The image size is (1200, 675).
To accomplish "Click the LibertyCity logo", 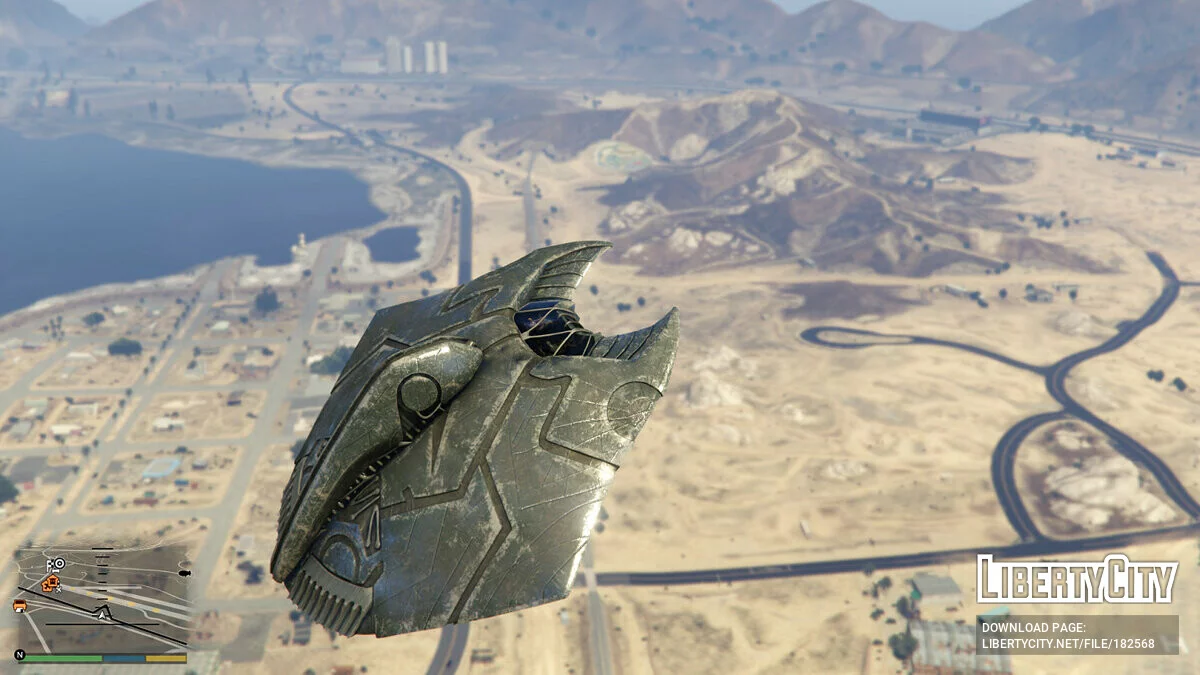I will (1077, 579).
